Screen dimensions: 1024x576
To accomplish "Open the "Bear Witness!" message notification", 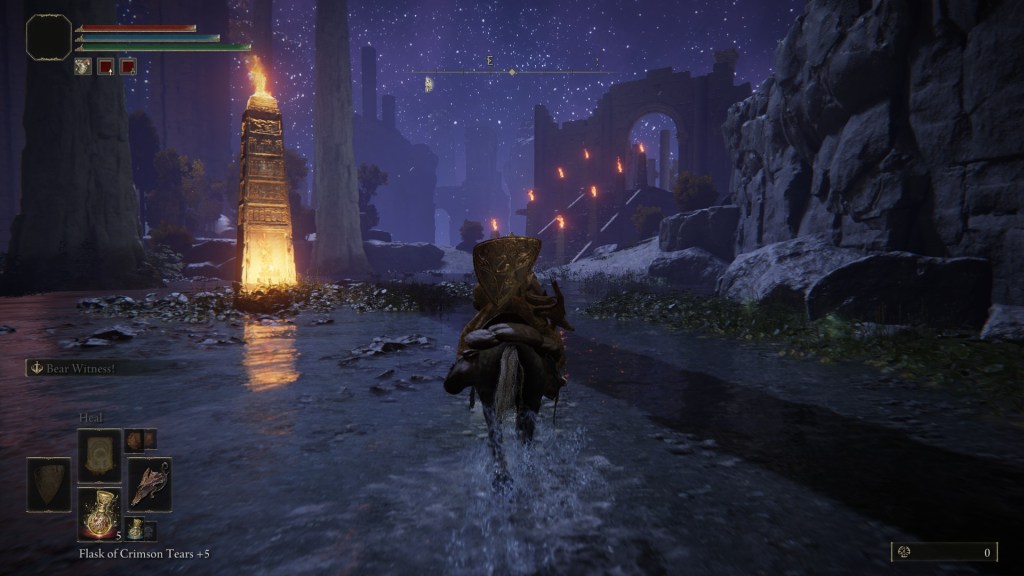I will tap(90, 368).
